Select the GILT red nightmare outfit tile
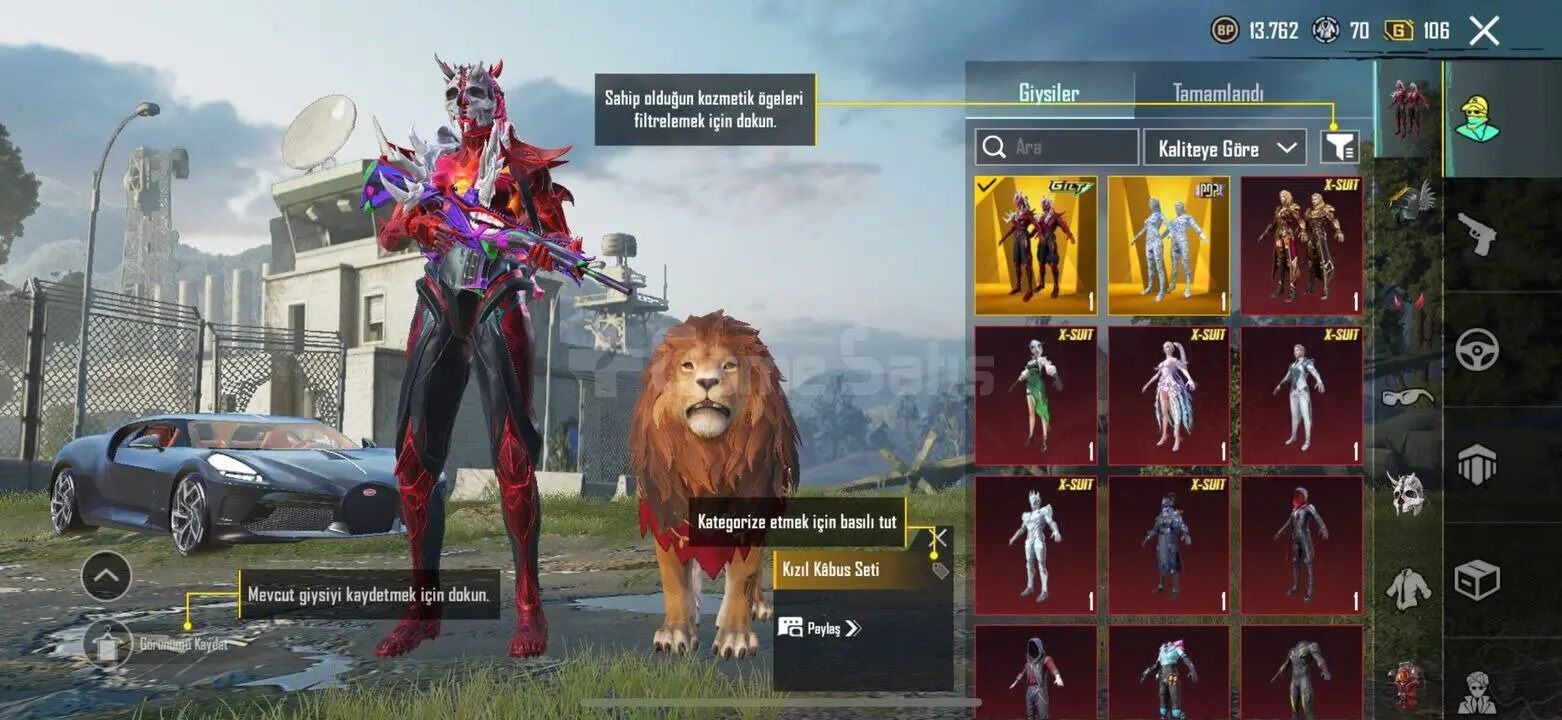1562x720 pixels. [x=1036, y=246]
